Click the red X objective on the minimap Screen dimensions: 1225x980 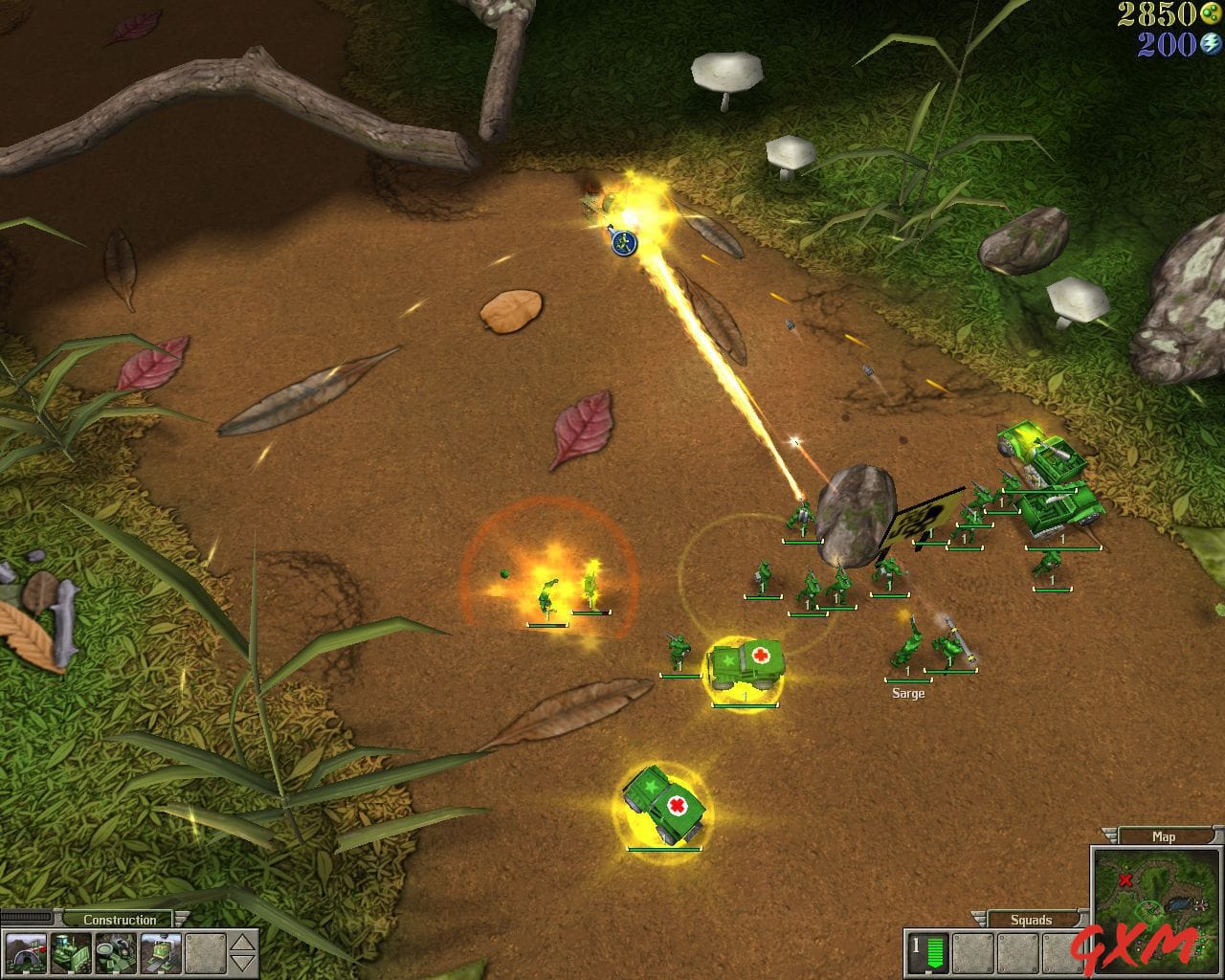point(1125,879)
